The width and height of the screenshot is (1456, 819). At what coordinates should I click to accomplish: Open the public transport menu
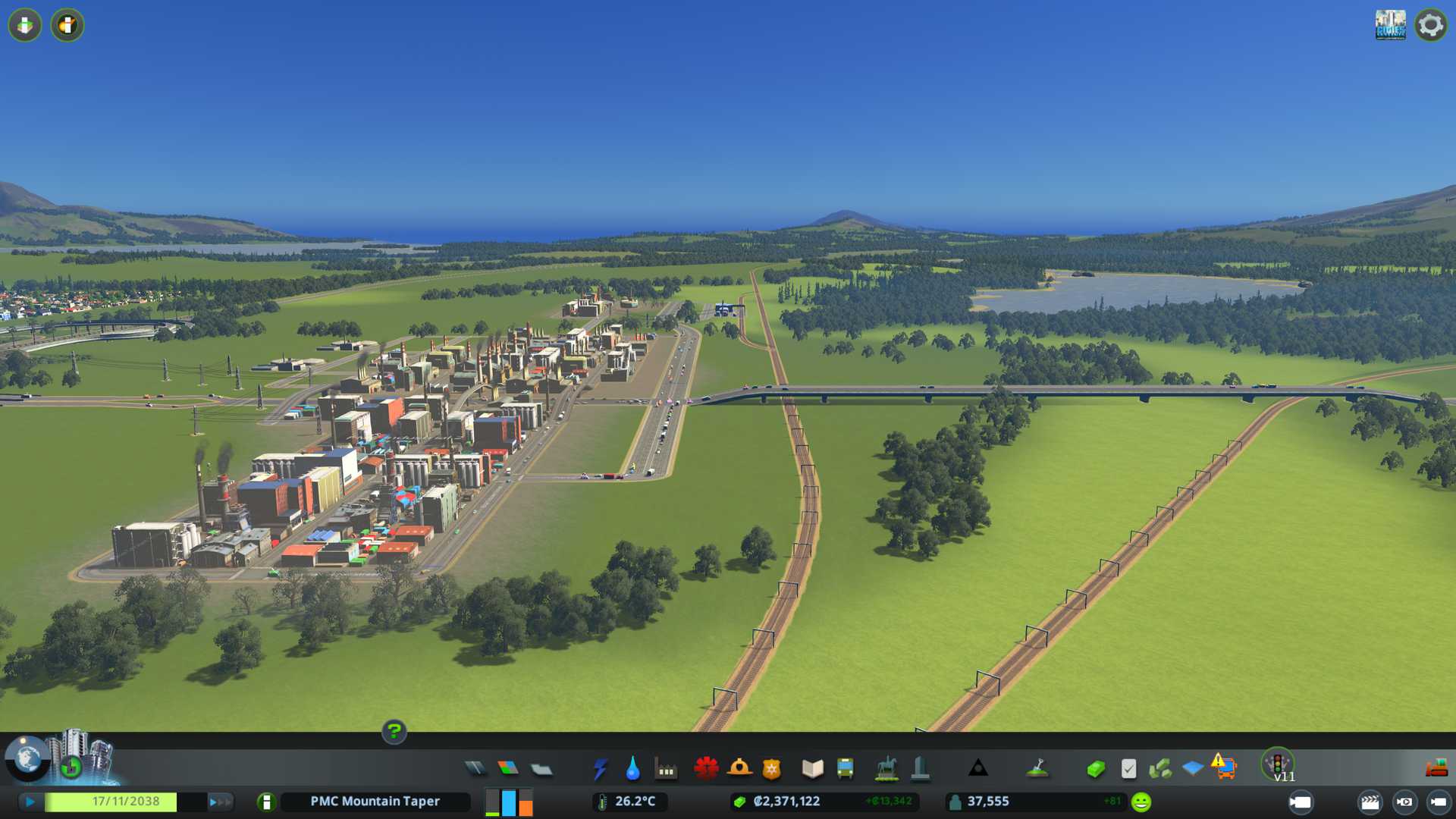(845, 769)
